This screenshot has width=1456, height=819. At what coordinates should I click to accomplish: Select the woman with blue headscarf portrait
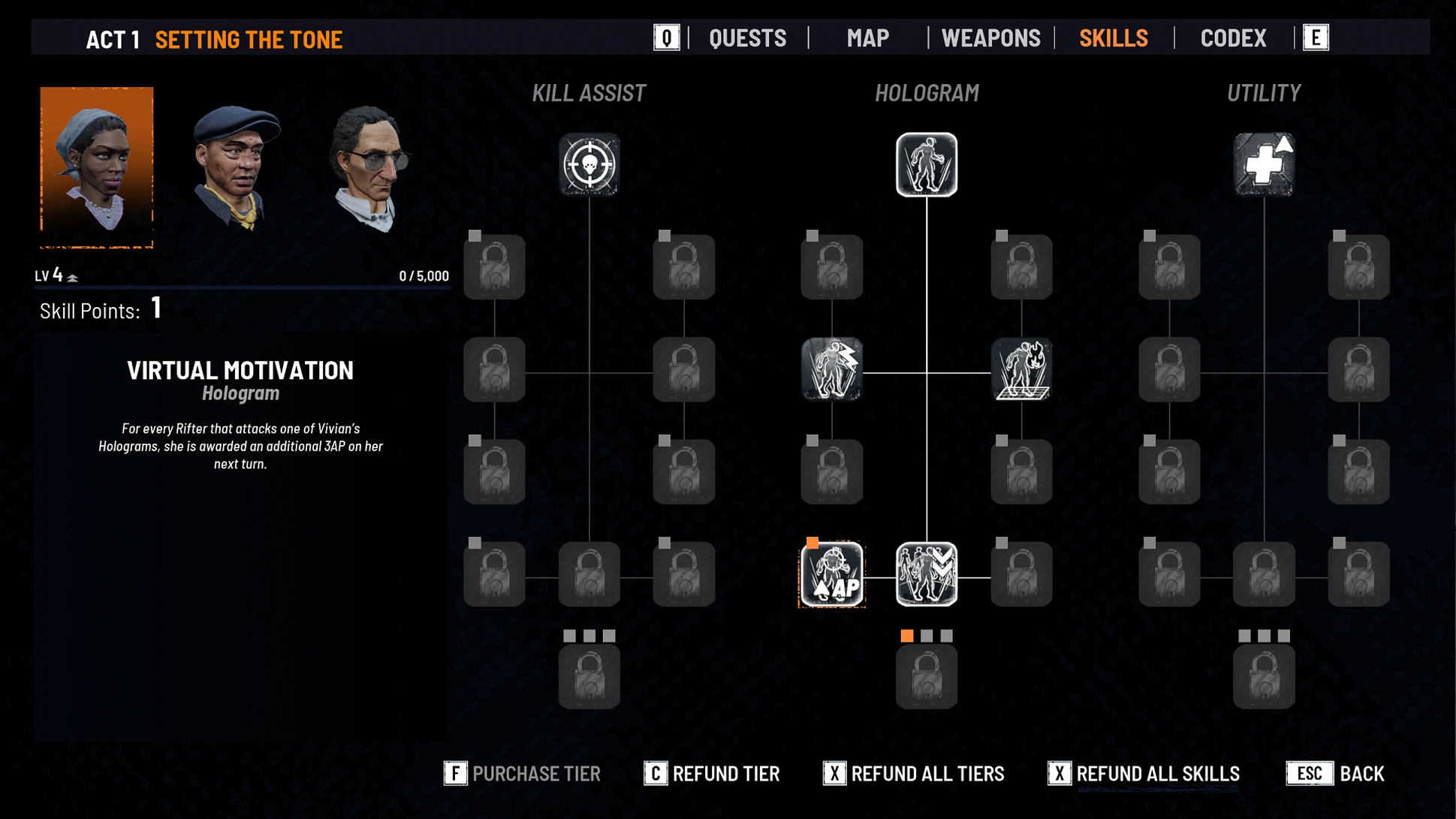pyautogui.click(x=97, y=167)
